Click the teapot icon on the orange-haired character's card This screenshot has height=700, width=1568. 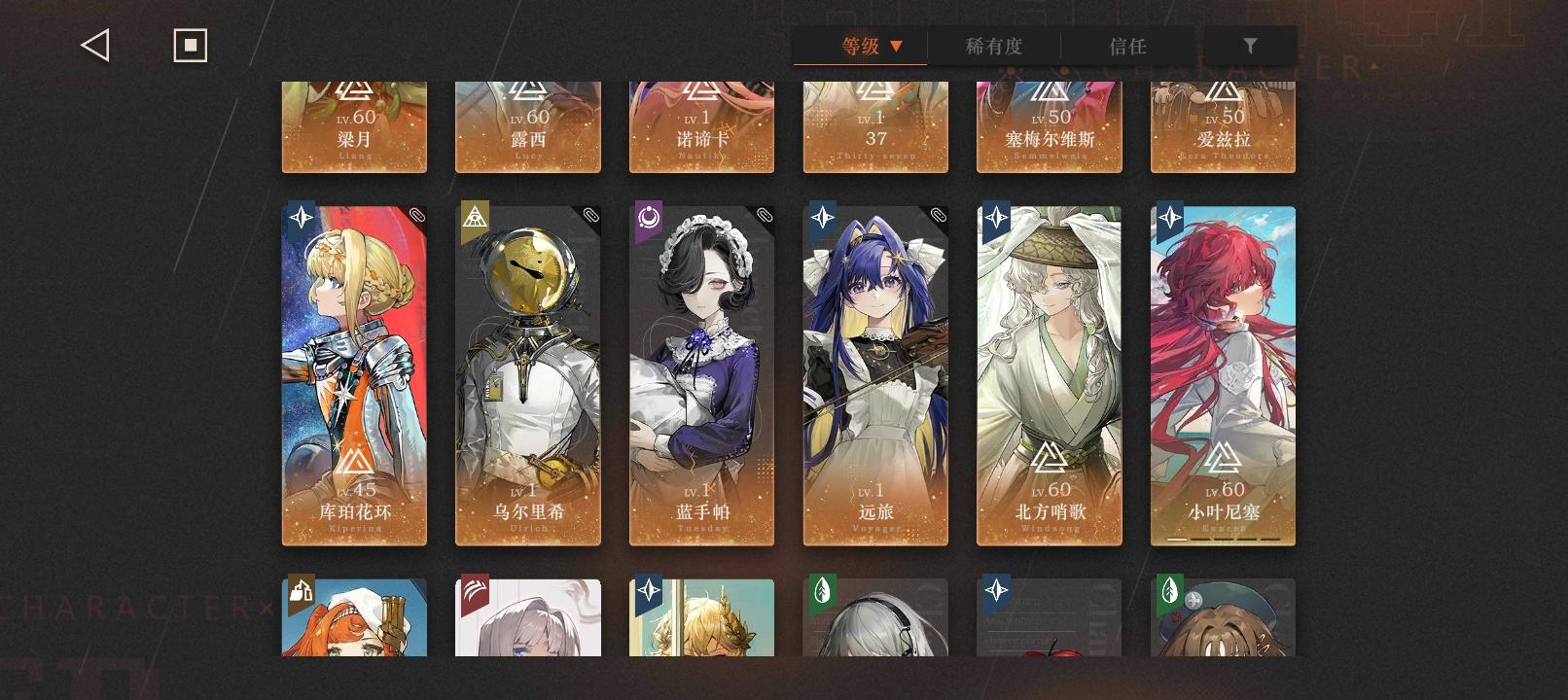(x=301, y=591)
